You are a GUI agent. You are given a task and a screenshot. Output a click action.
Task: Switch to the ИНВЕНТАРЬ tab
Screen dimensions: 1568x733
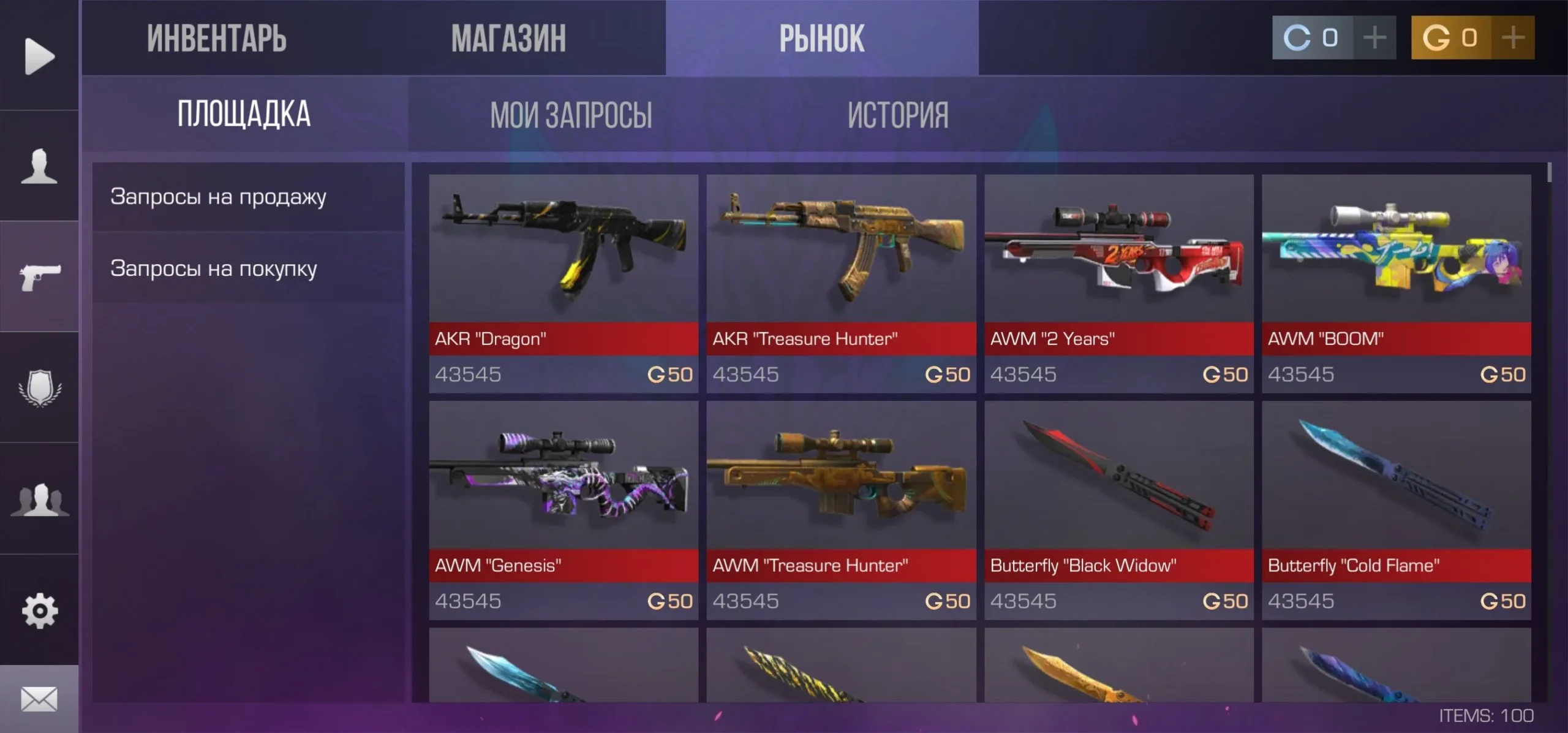216,38
